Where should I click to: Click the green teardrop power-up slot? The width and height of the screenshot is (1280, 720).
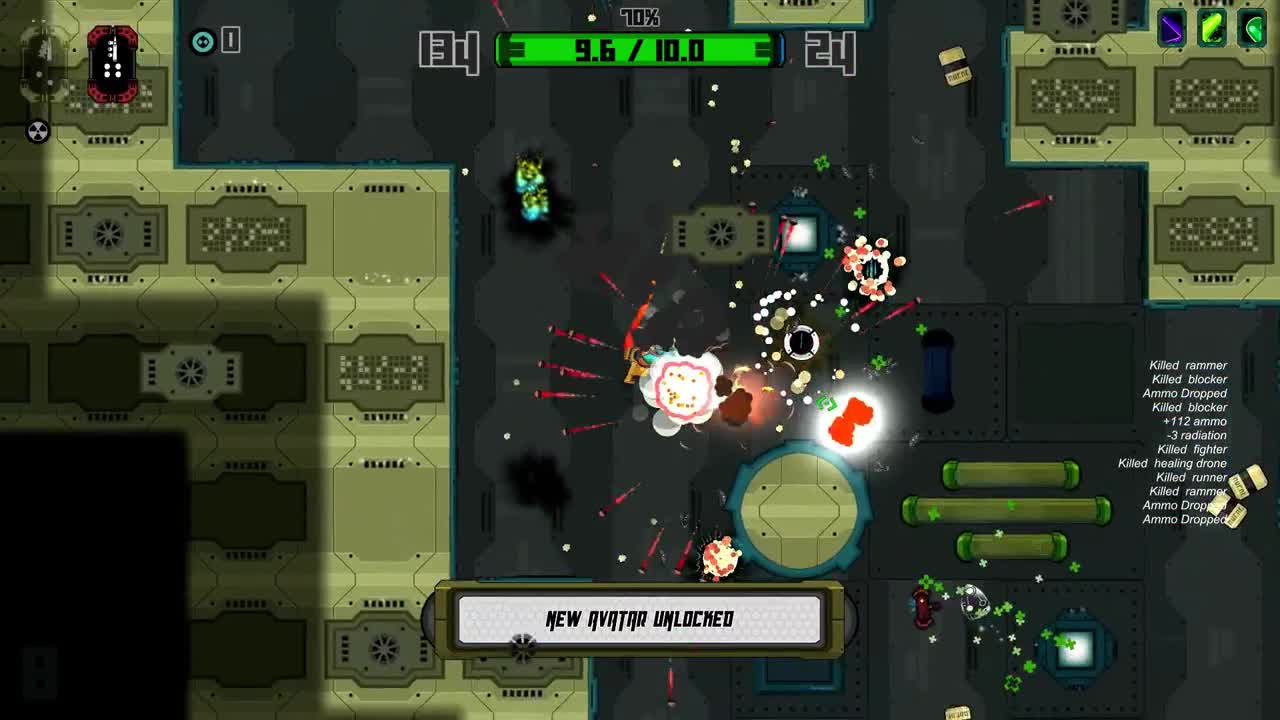pos(1253,25)
